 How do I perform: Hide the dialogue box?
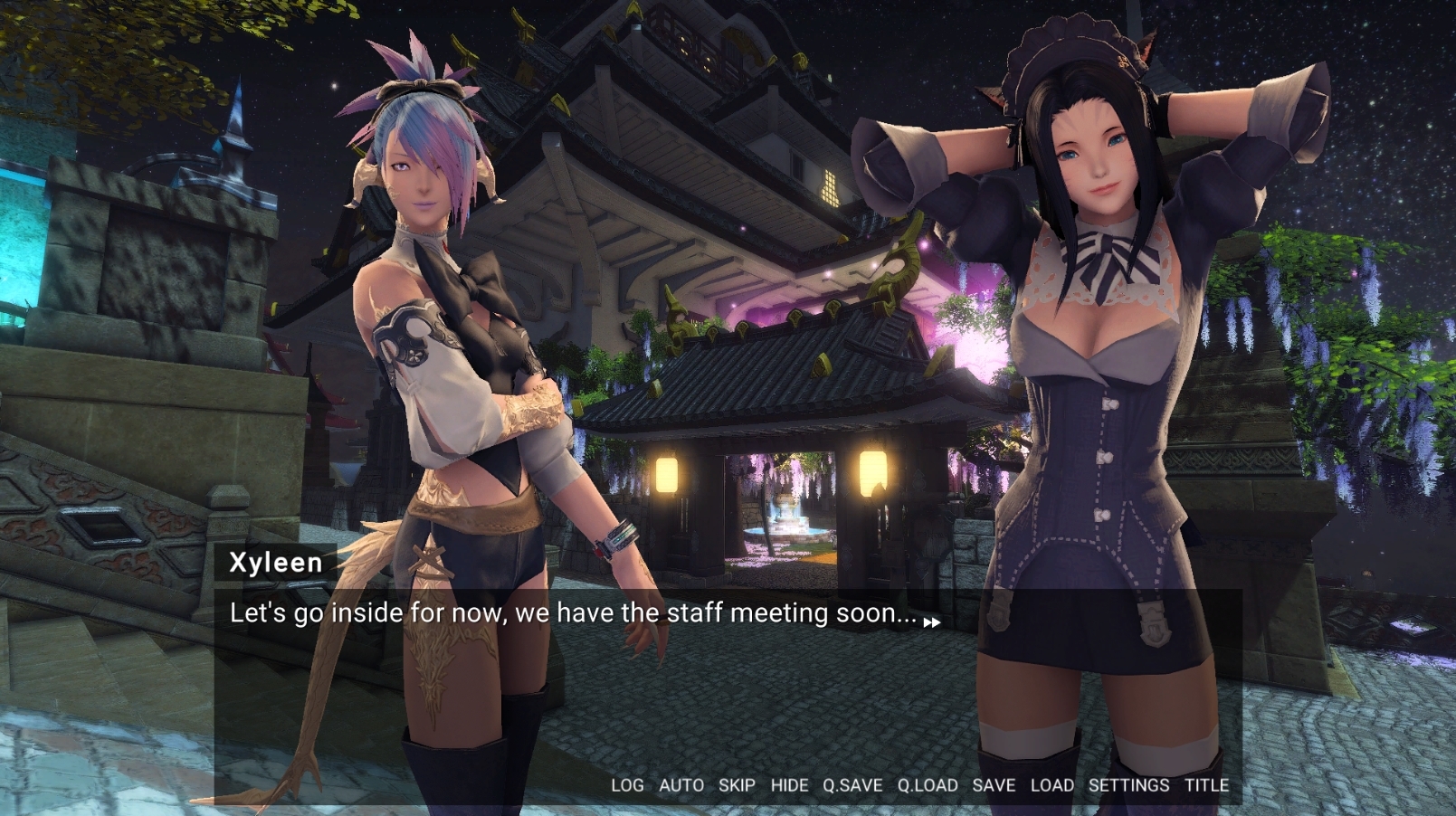pyautogui.click(x=789, y=785)
